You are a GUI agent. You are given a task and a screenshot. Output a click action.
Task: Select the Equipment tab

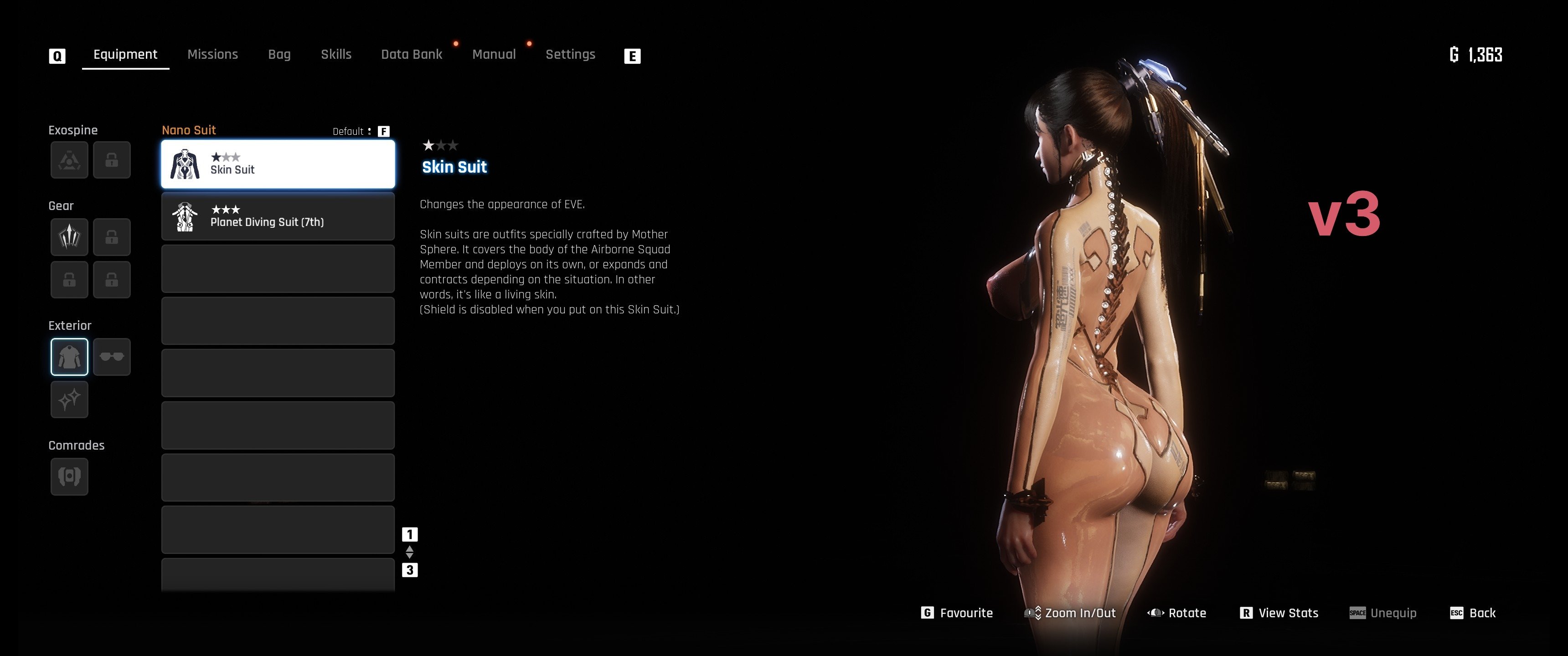pyautogui.click(x=125, y=54)
